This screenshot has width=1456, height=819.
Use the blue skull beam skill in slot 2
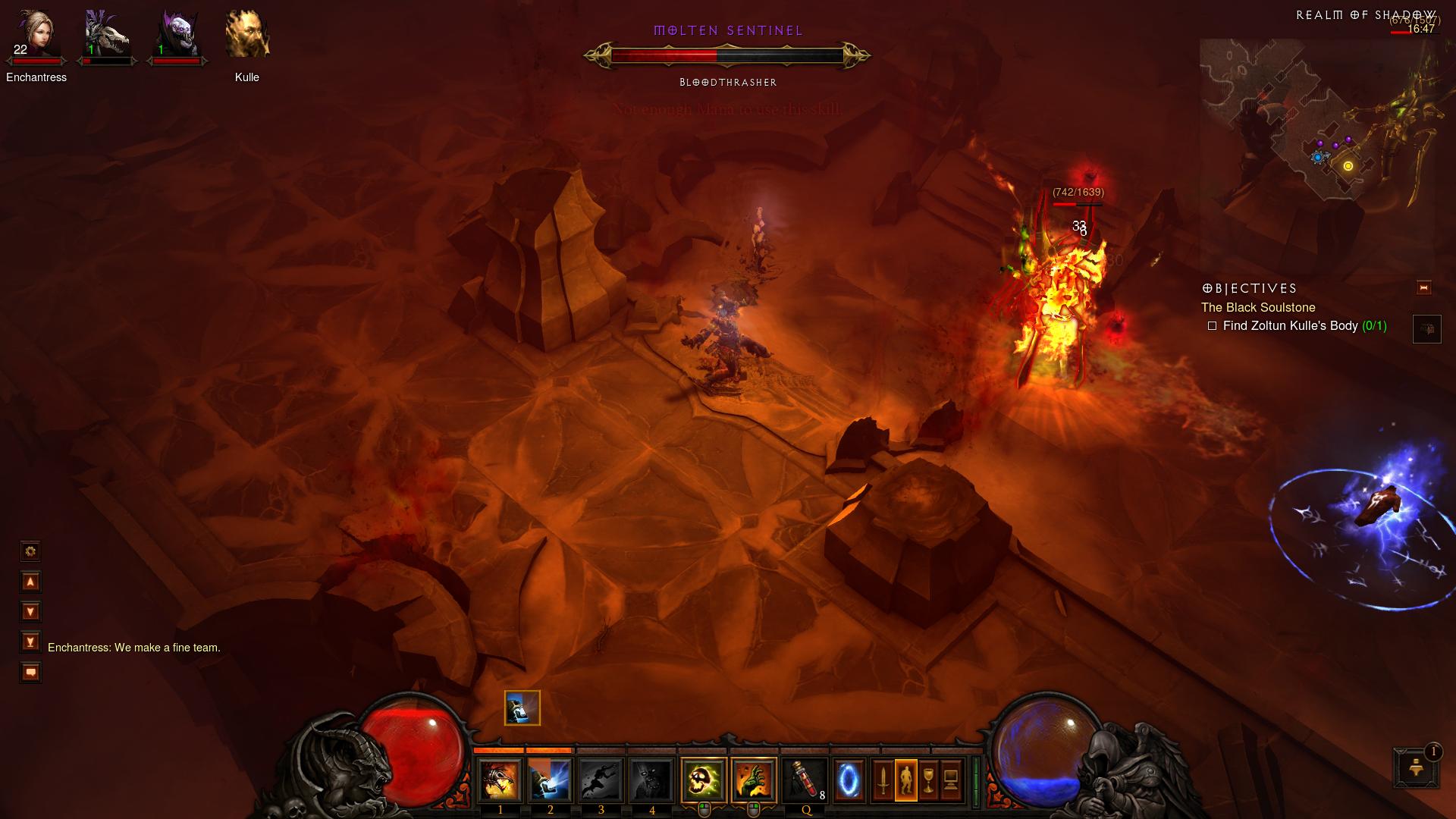[x=550, y=780]
